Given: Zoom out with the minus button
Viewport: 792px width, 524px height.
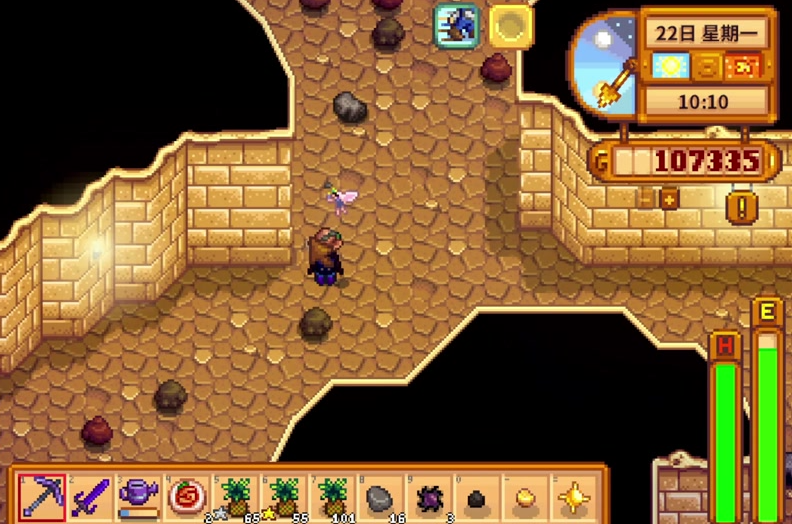Looking at the screenshot, I should pos(646,199).
